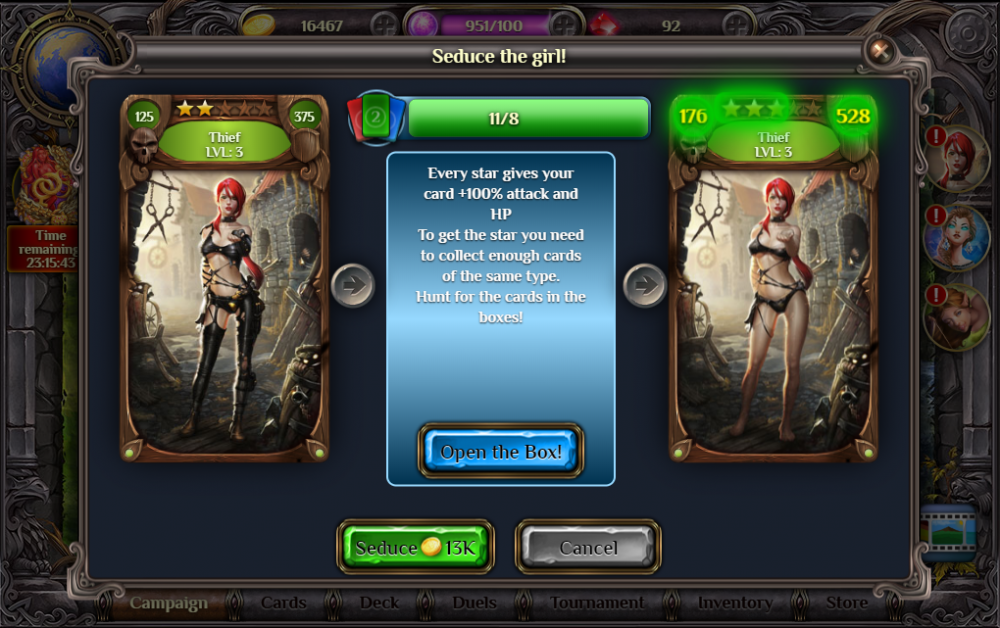1000x628 pixels.
Task: Open the Duels tab
Action: point(475,603)
